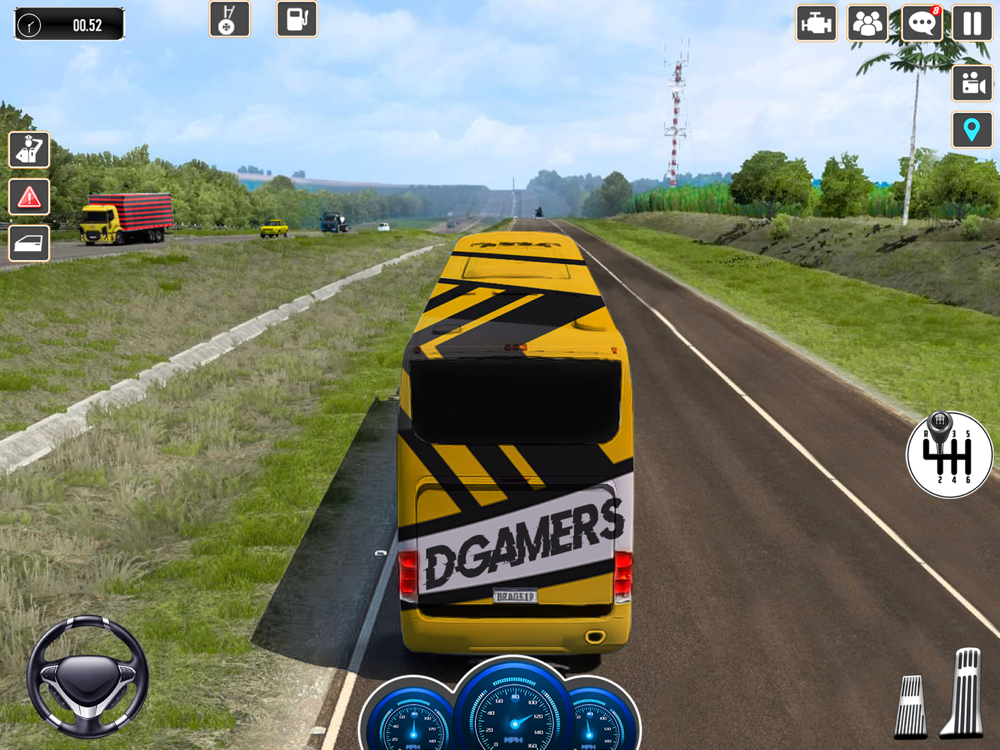The image size is (1000, 750).
Task: Switch the camera view
Action: pos(971,82)
